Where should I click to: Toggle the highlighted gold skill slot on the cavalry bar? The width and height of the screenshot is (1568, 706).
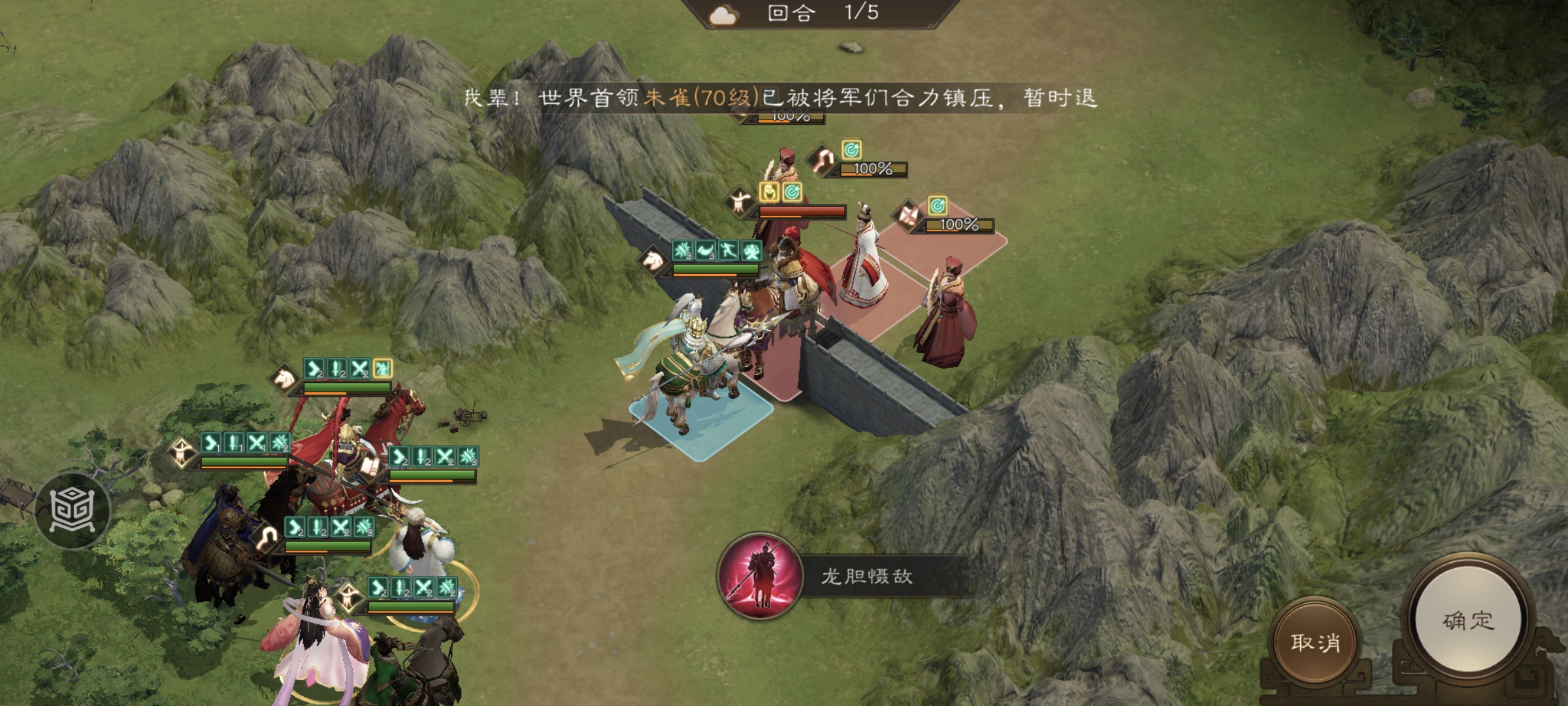click(x=383, y=369)
